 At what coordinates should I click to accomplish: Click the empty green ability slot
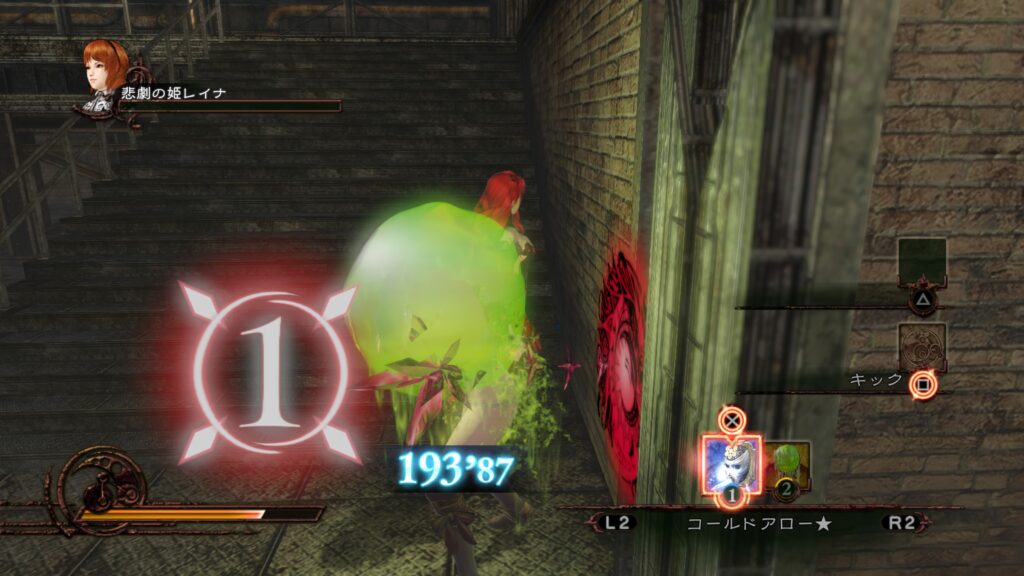[x=921, y=261]
